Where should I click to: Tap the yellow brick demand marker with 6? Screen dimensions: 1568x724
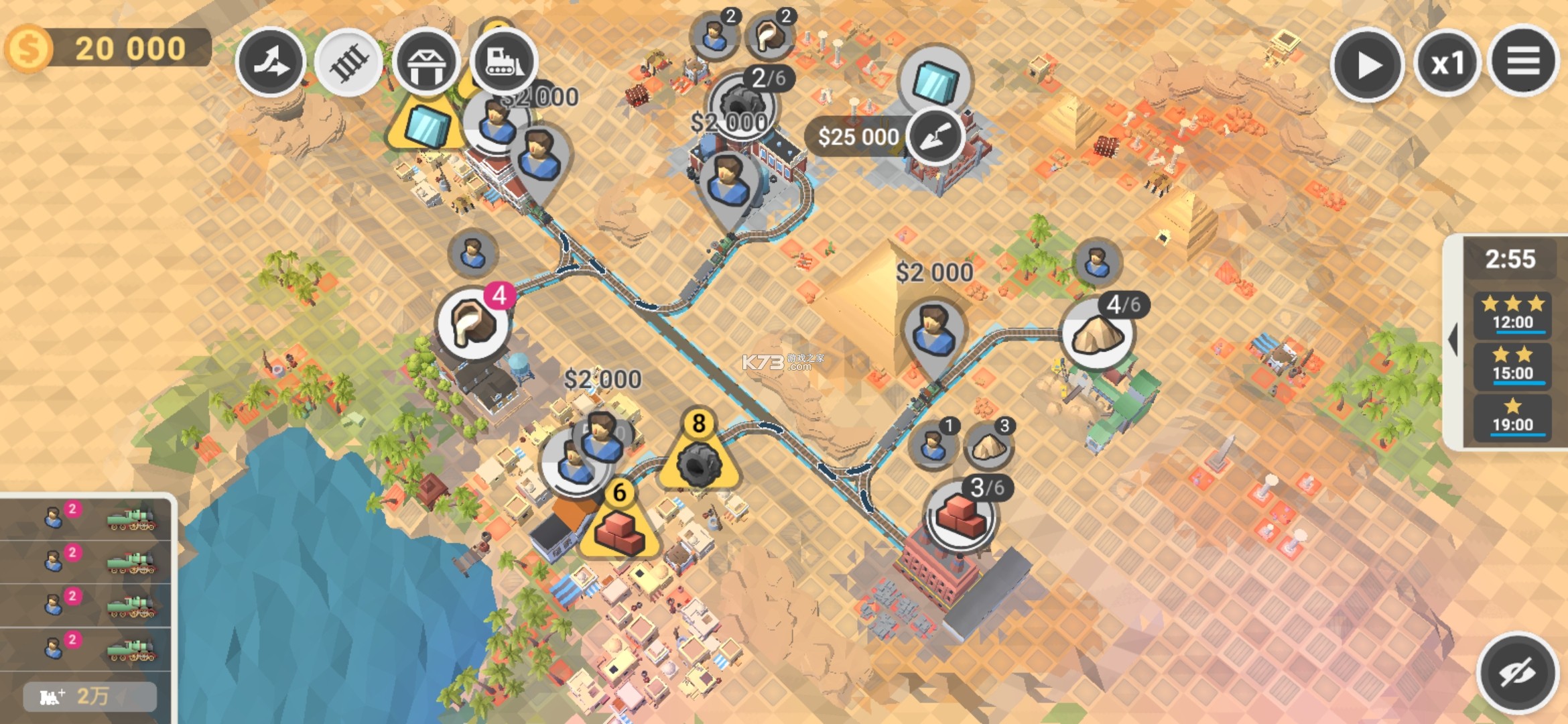pyautogui.click(x=620, y=527)
